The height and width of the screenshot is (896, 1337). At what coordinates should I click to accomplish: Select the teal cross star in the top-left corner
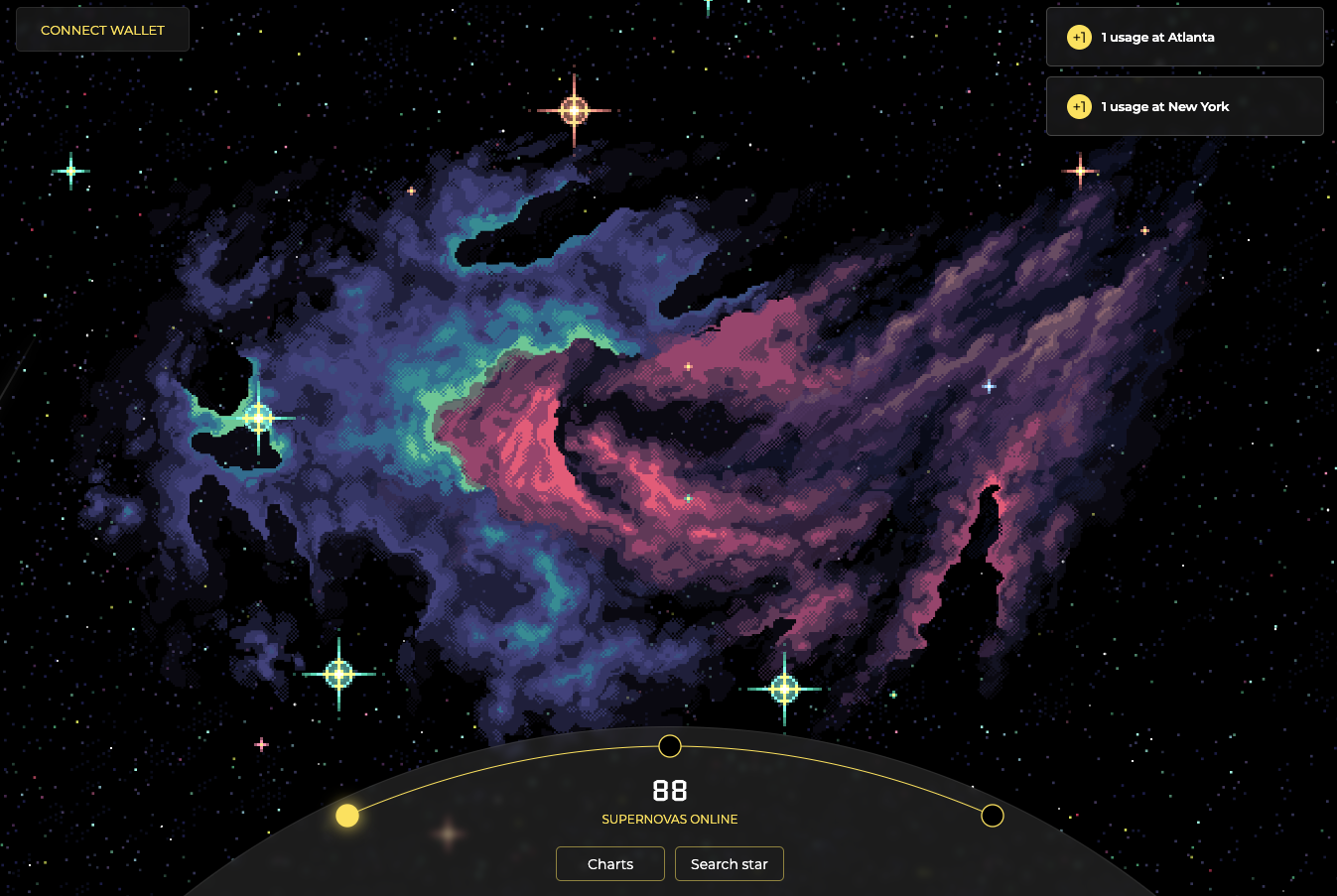pos(70,171)
